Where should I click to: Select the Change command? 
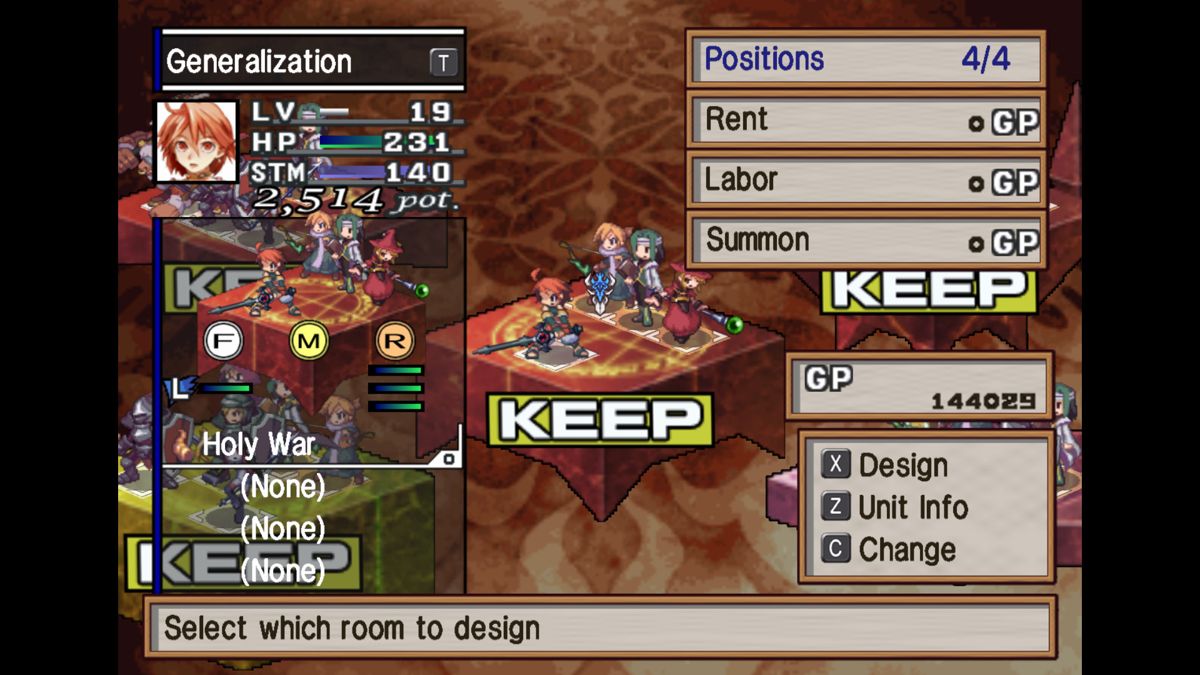[x=906, y=549]
